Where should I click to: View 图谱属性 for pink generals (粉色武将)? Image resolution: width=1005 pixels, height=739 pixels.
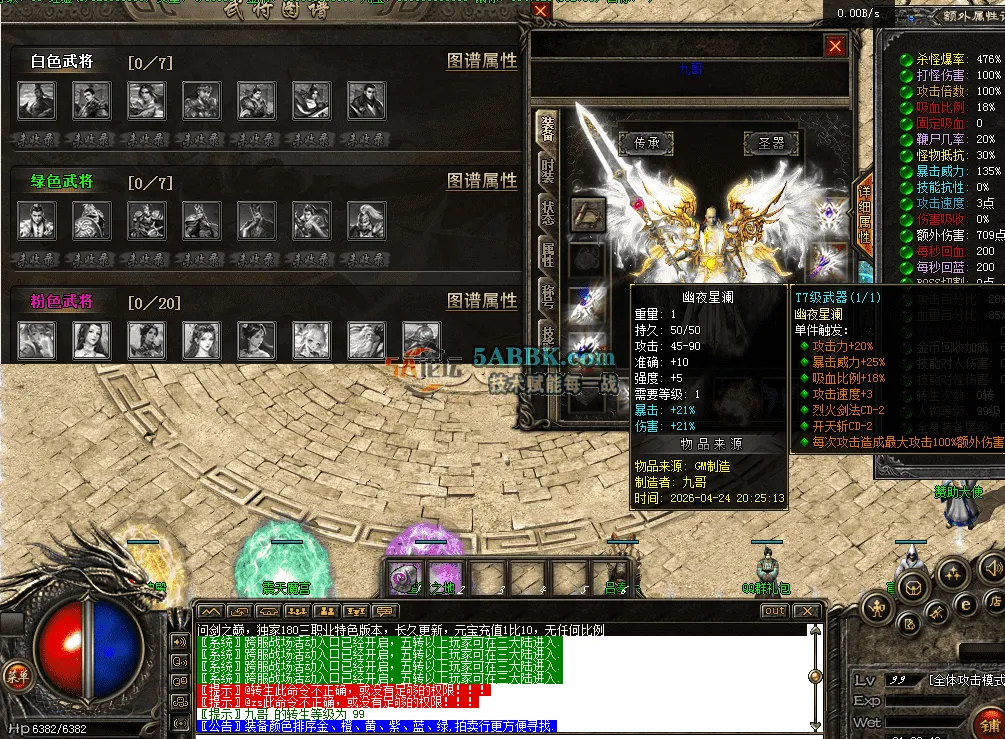pos(481,301)
